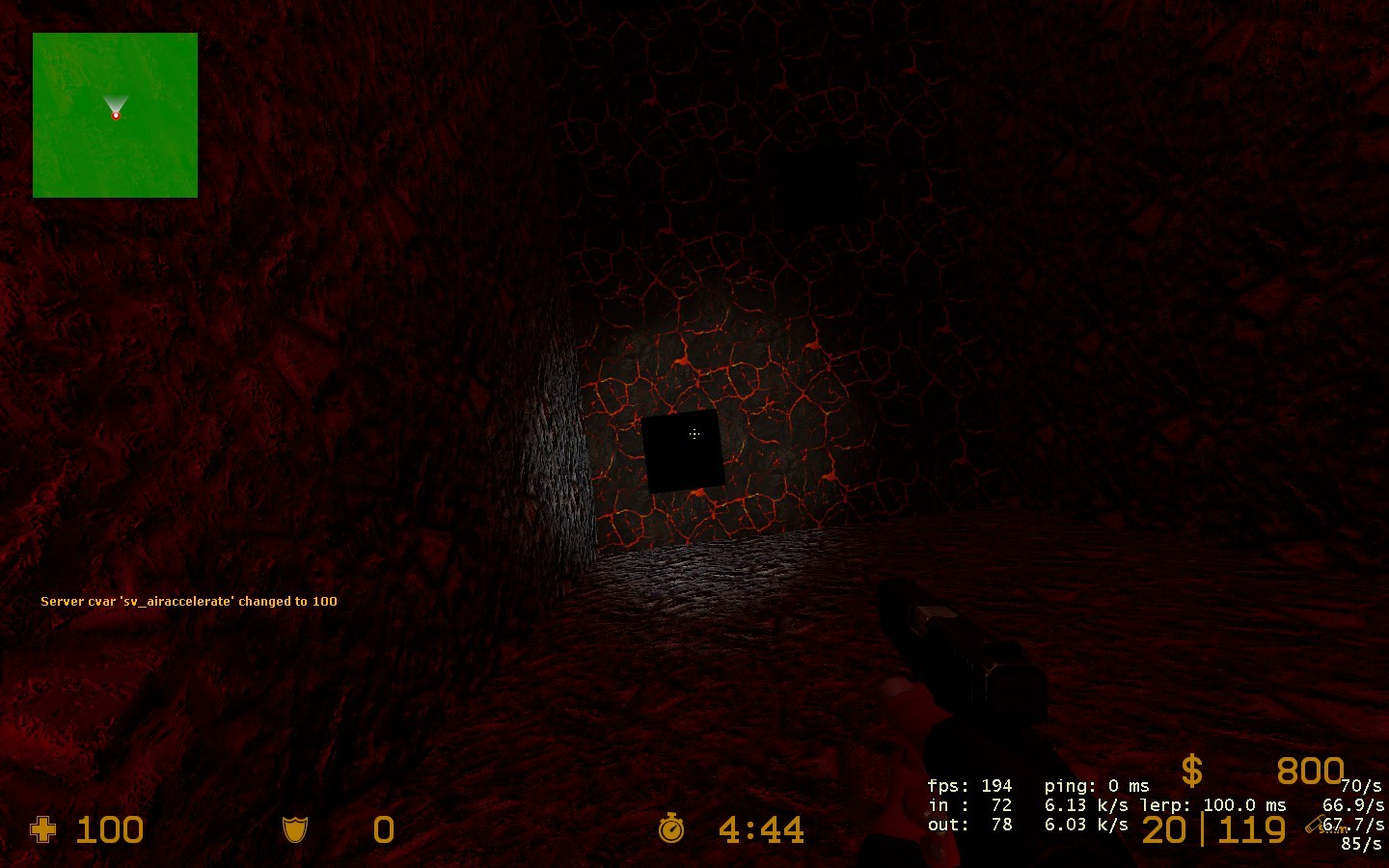
Task: Click the sv_airaccelerate server message
Action: pyautogui.click(x=188, y=601)
